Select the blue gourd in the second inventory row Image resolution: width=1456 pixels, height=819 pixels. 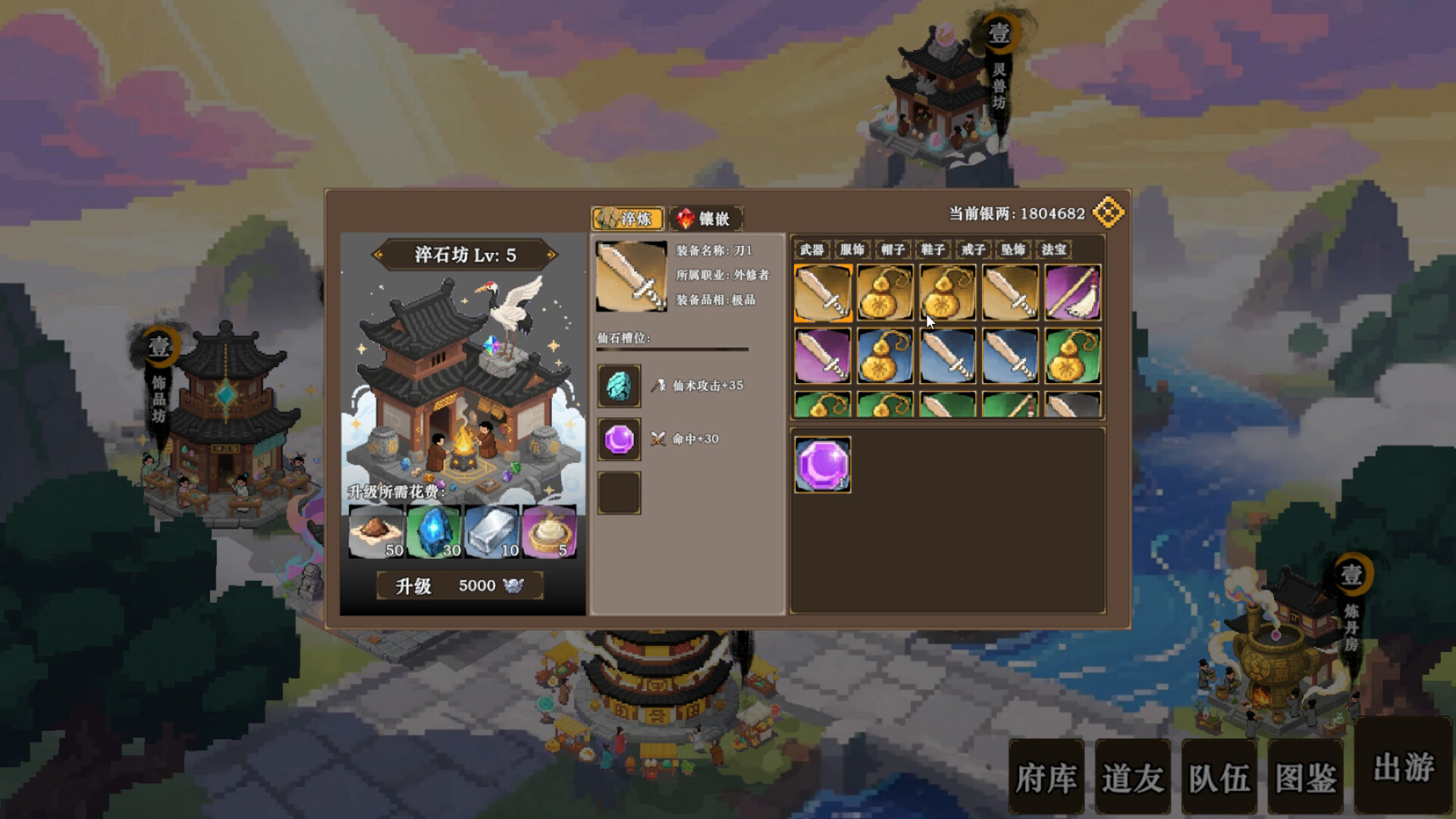pyautogui.click(x=884, y=355)
